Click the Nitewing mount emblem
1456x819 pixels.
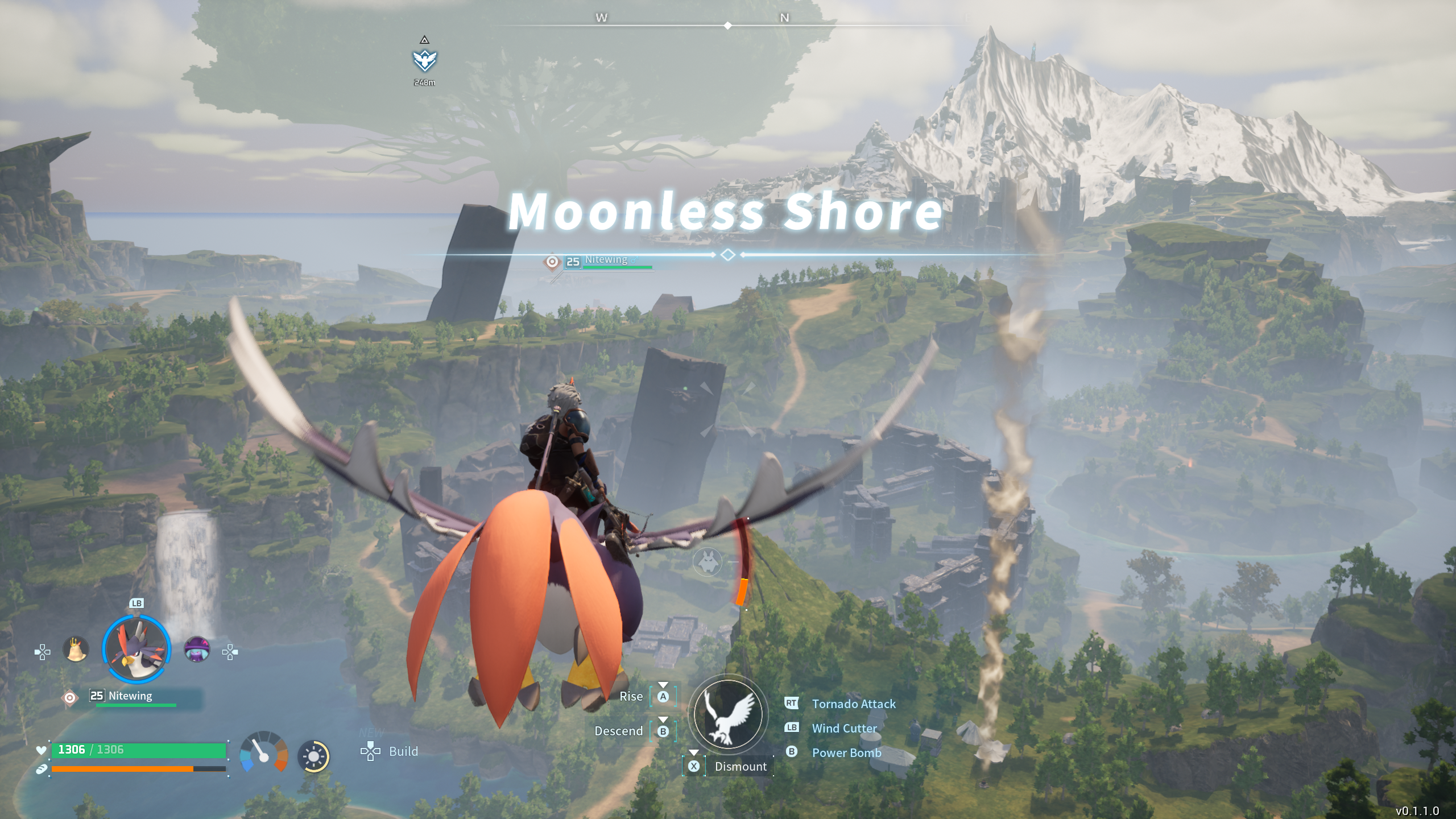[x=727, y=715]
